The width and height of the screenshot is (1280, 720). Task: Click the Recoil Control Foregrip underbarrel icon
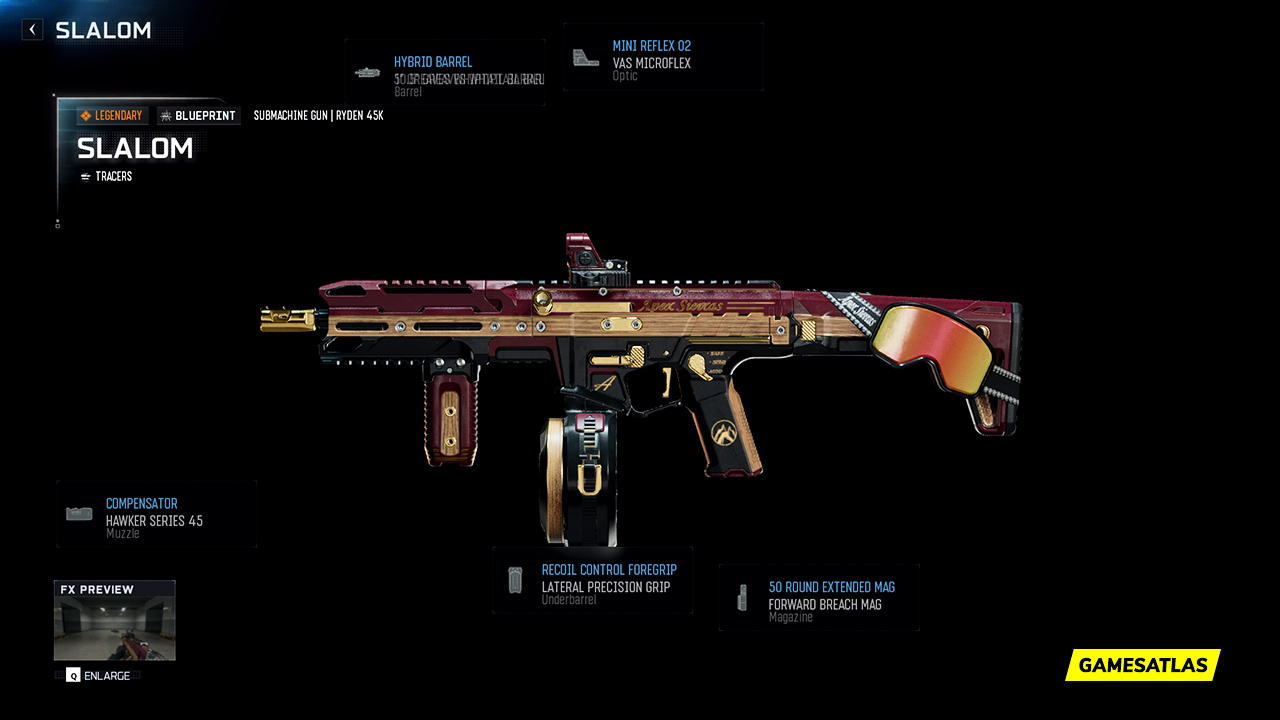coord(515,580)
